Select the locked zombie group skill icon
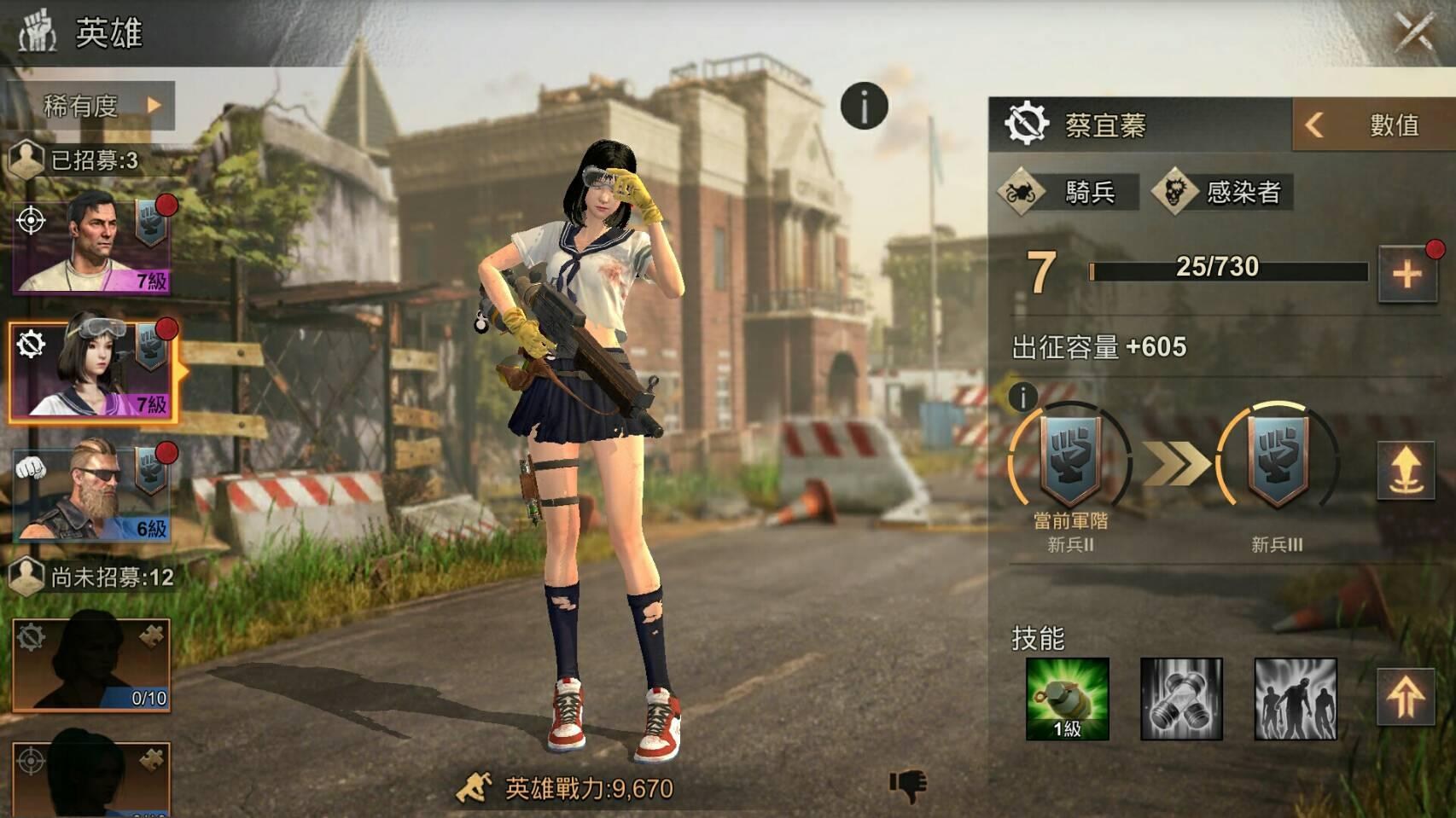Screen dimensions: 1456x818 click(1295, 699)
